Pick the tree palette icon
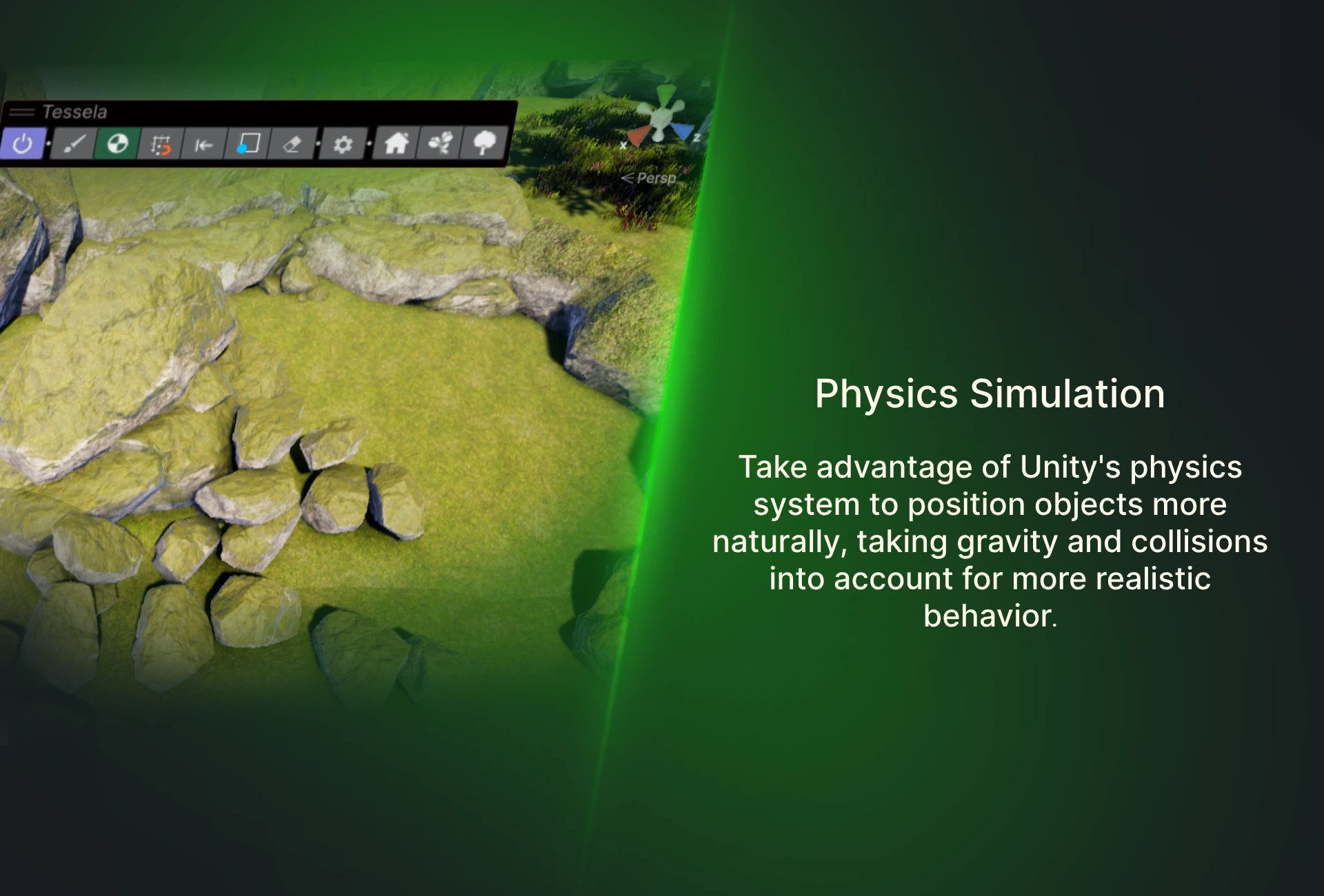This screenshot has height=896, width=1324. click(484, 143)
